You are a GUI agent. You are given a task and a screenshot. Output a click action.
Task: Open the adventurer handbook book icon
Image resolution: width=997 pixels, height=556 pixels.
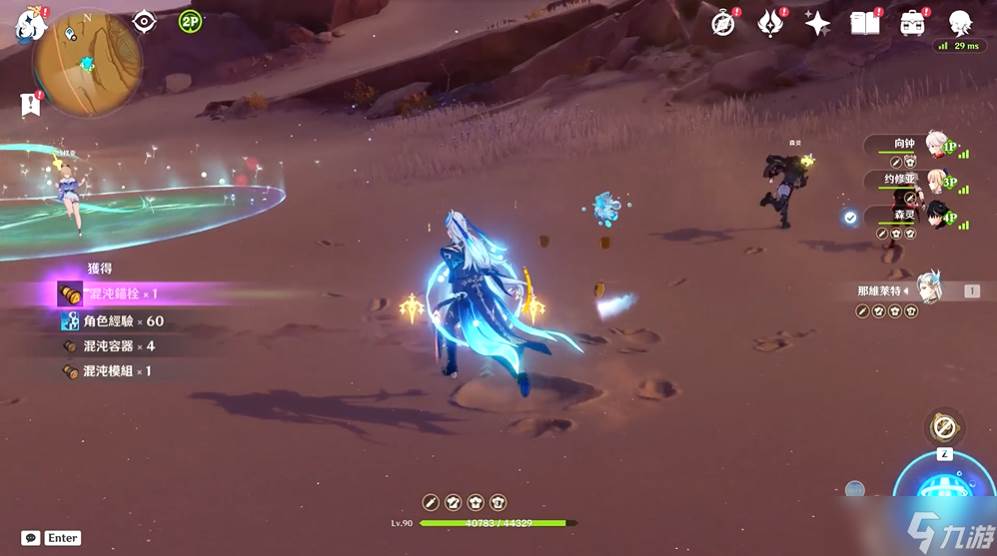tap(864, 24)
